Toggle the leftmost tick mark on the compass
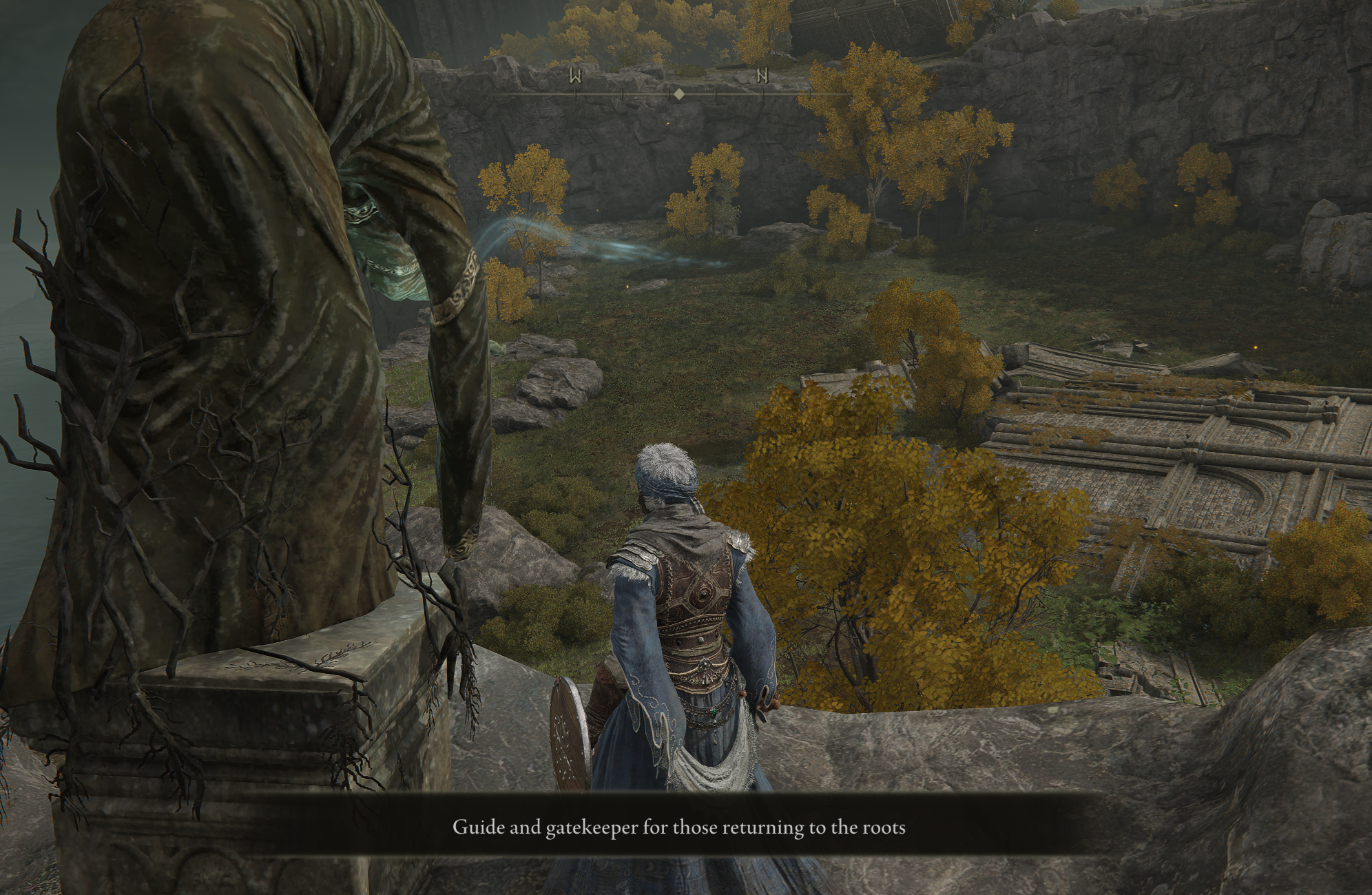Viewport: 1372px width, 895px height. click(x=575, y=94)
